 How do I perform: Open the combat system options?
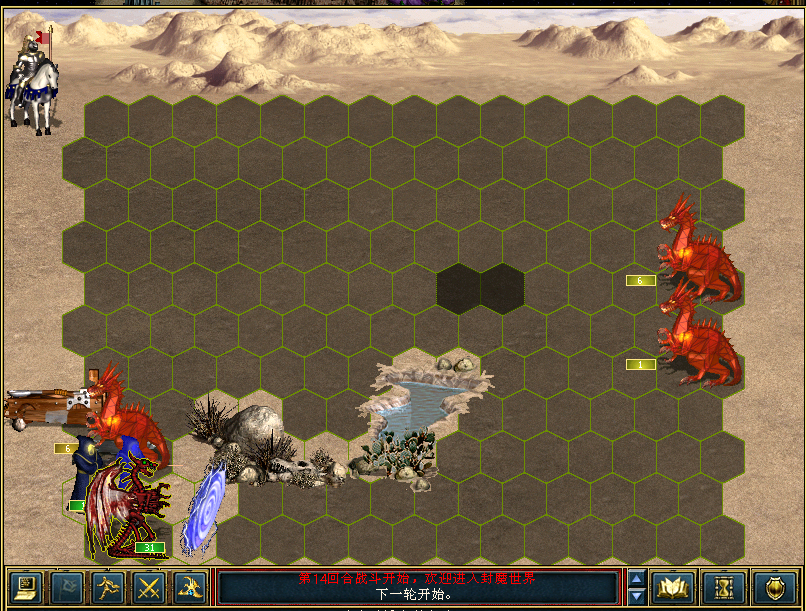point(23,586)
